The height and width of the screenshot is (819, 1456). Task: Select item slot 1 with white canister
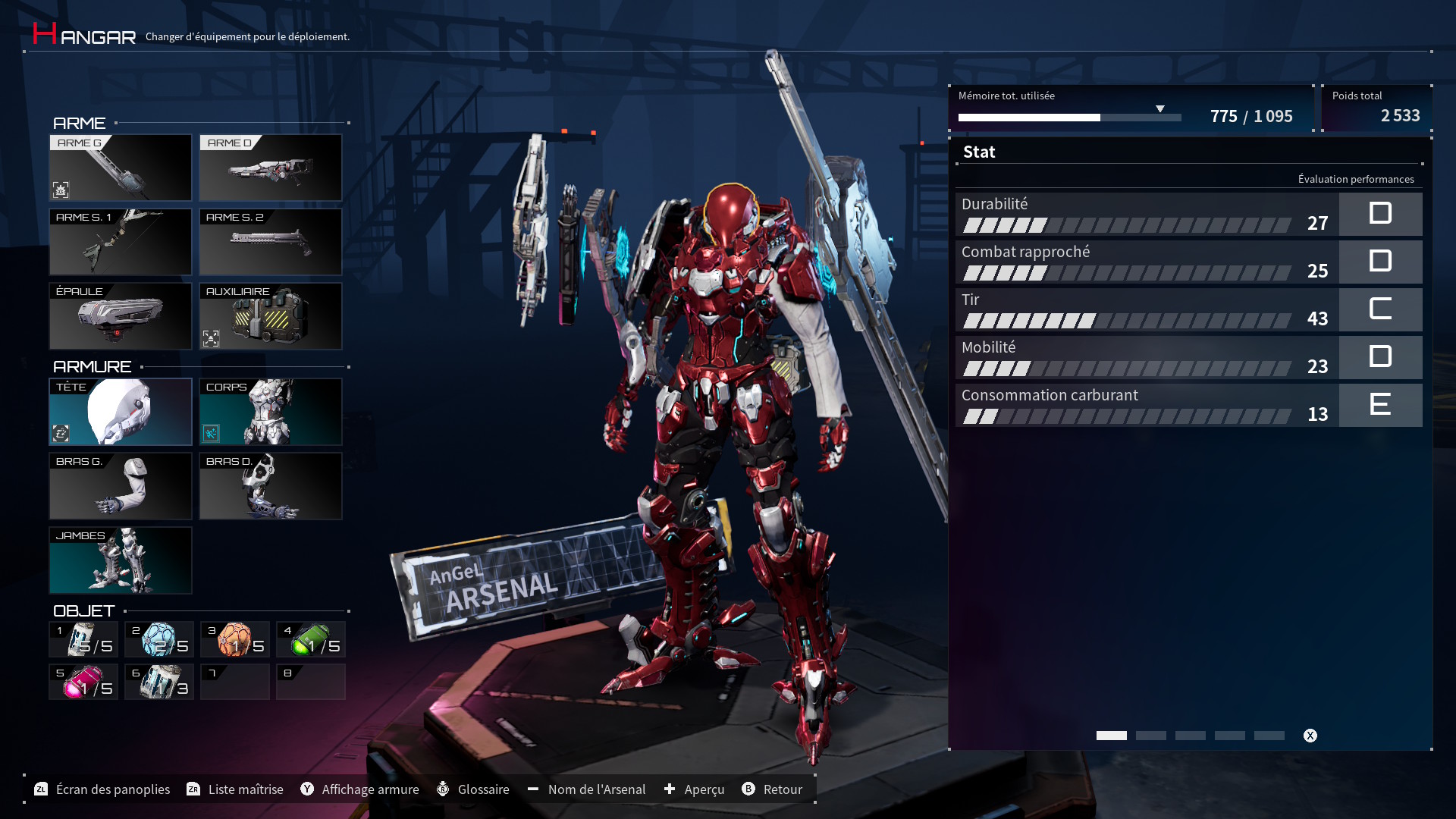click(83, 639)
